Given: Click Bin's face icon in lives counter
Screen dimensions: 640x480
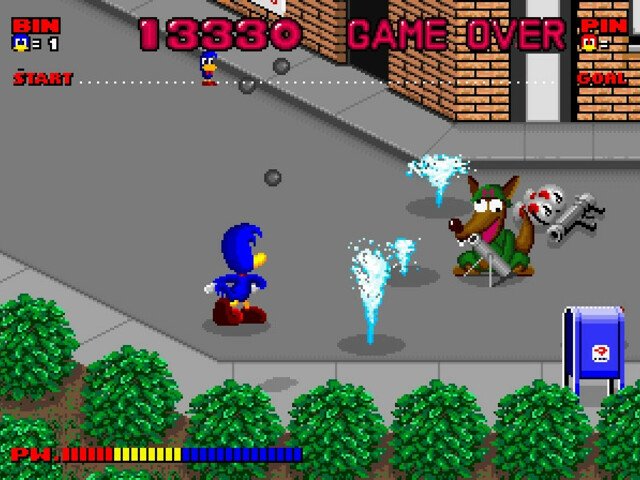Looking at the screenshot, I should point(20,43).
